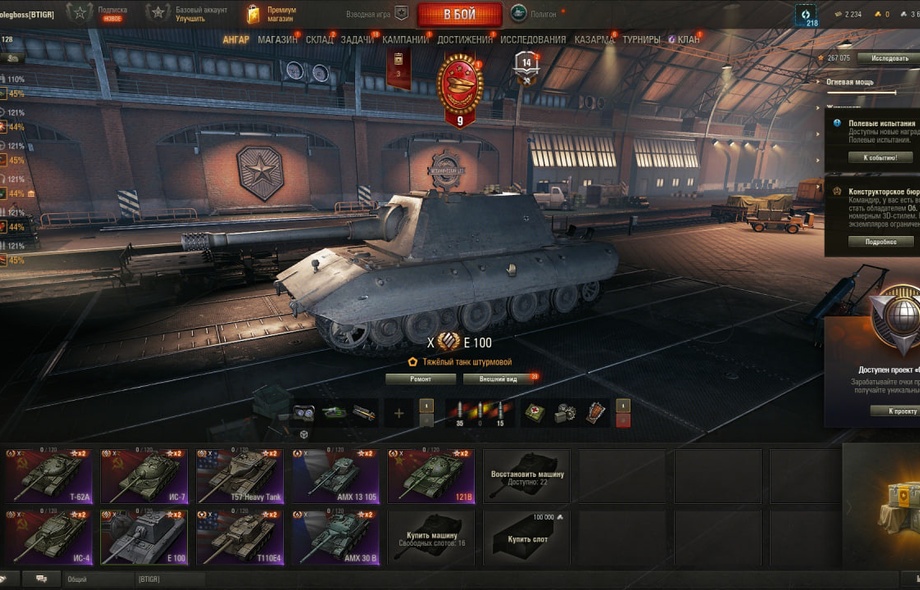920x590 pixels.
Task: Click Купить машину slot
Action: pos(432,538)
